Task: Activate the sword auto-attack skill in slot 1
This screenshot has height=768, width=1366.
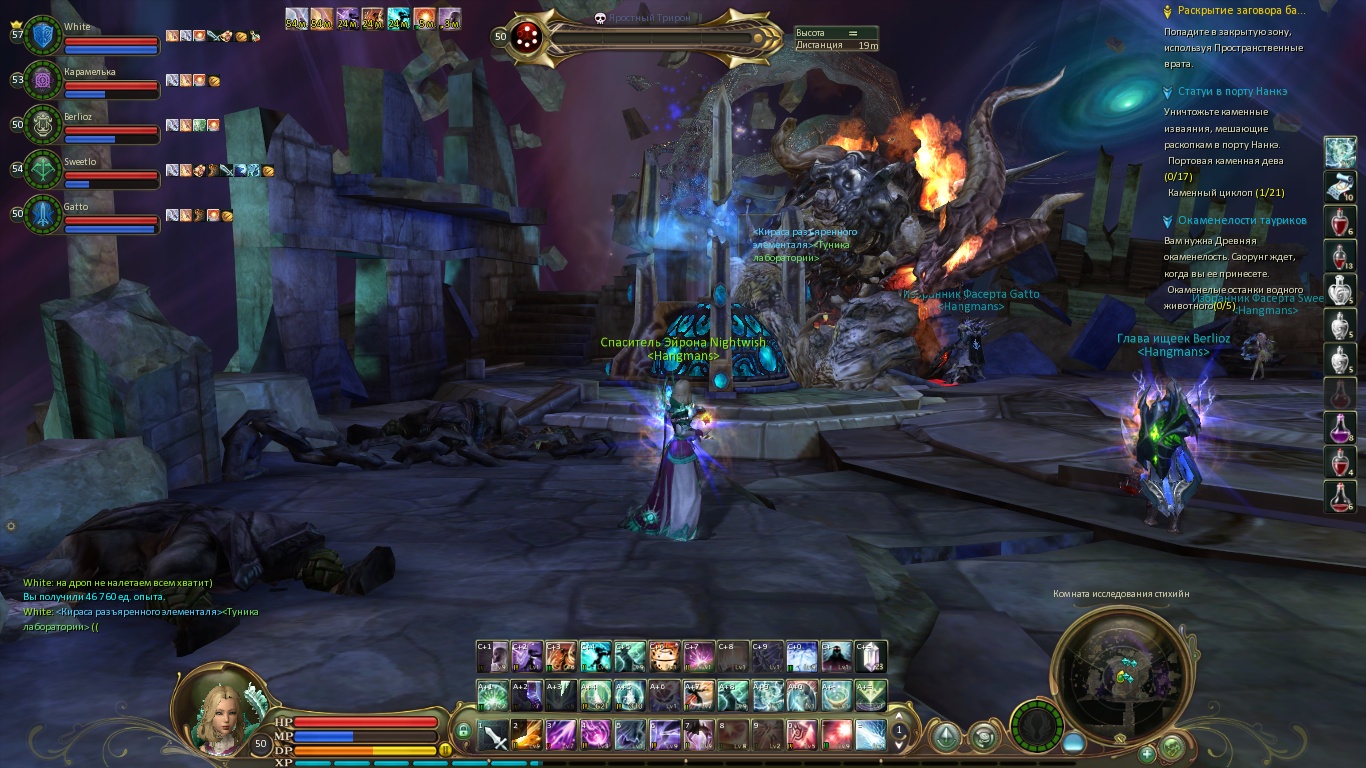Action: [x=494, y=735]
